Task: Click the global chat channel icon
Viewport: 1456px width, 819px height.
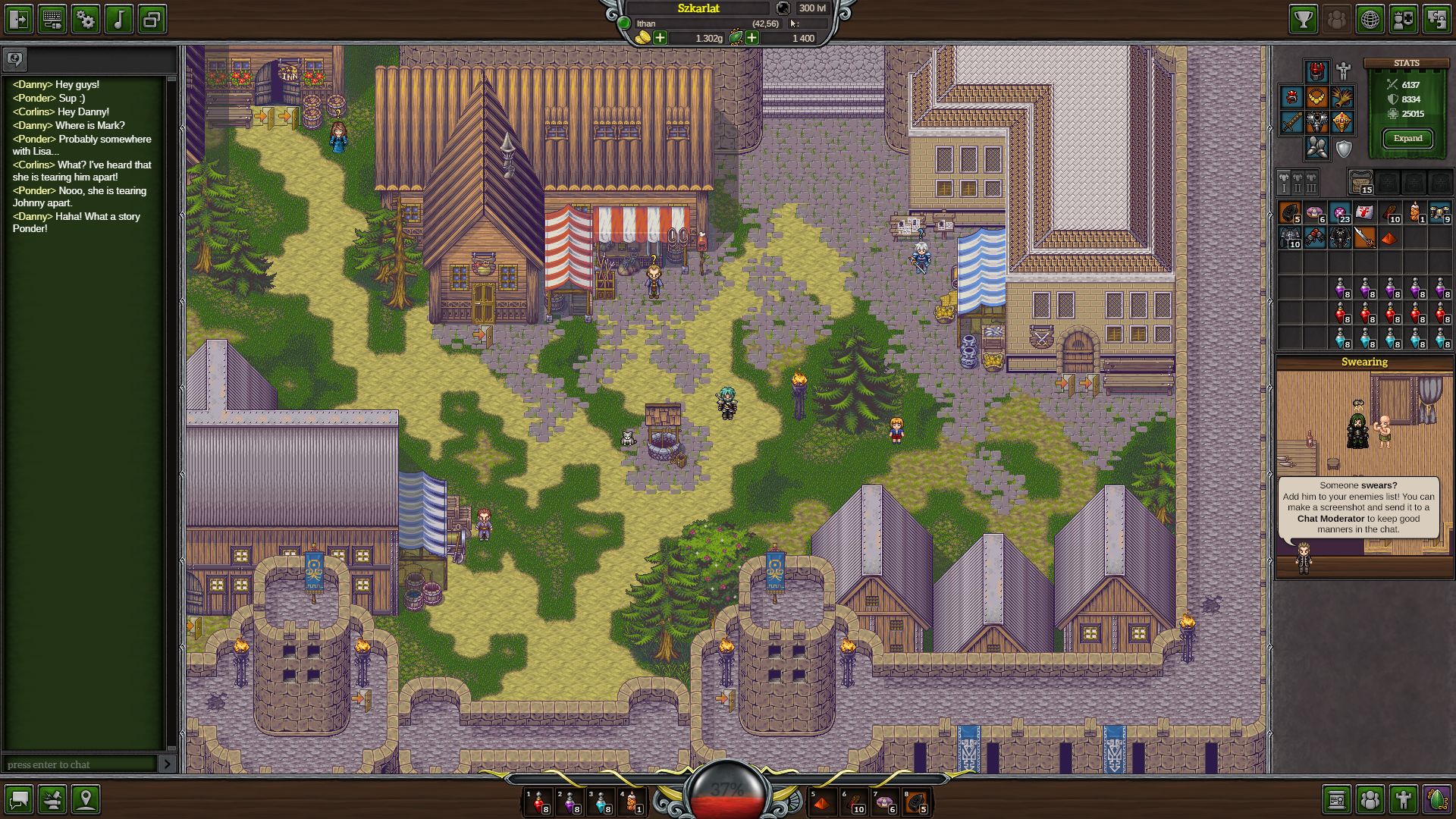Action: 15,58
